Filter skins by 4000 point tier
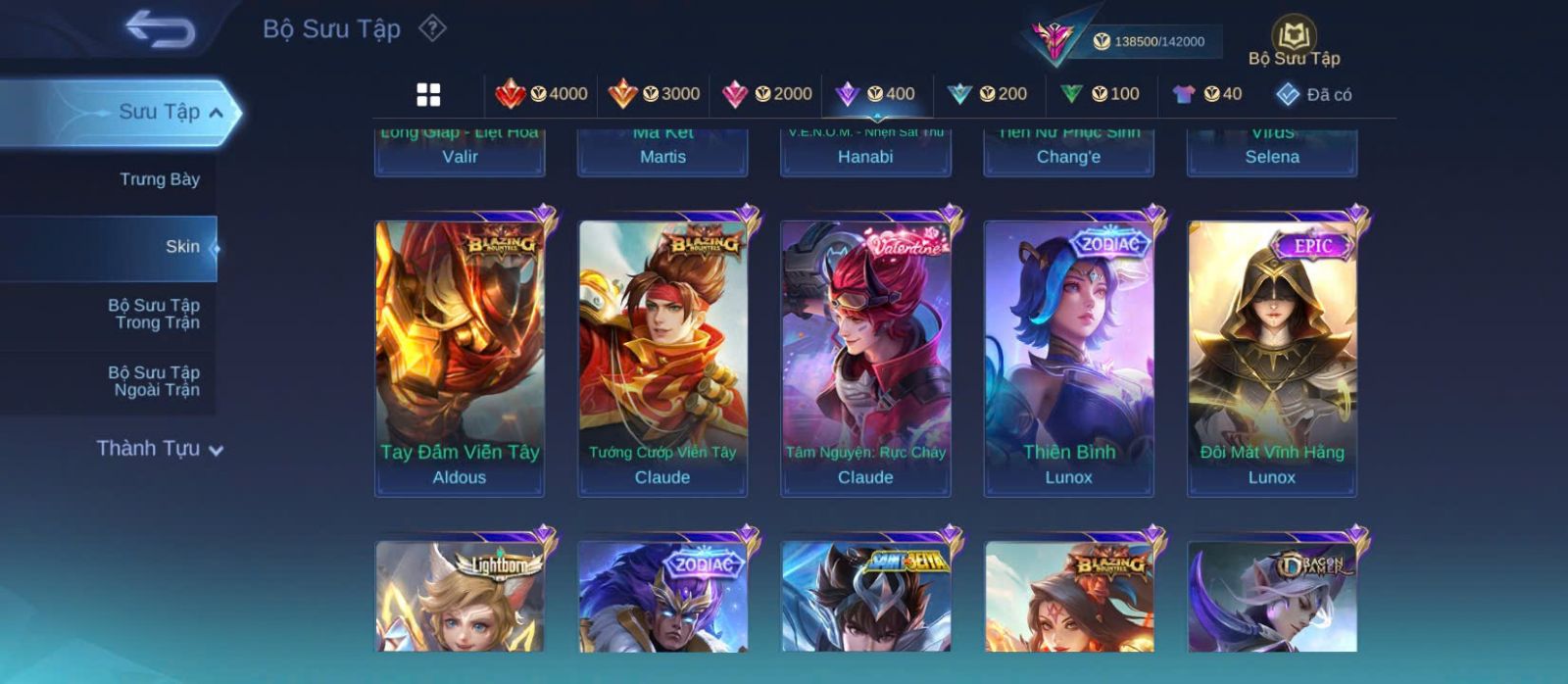 coord(542,94)
